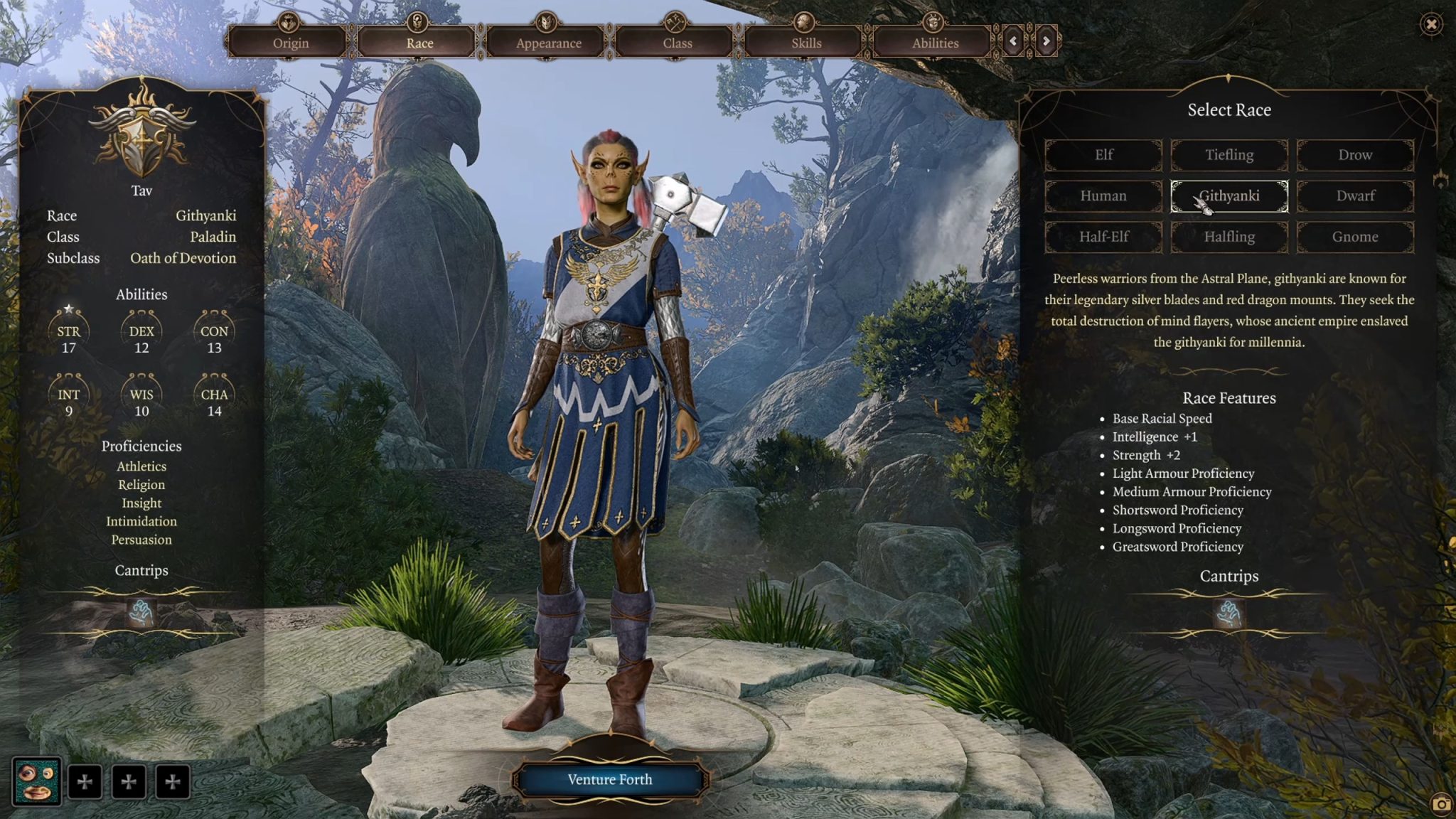Select the Tiefling race

(x=1229, y=155)
